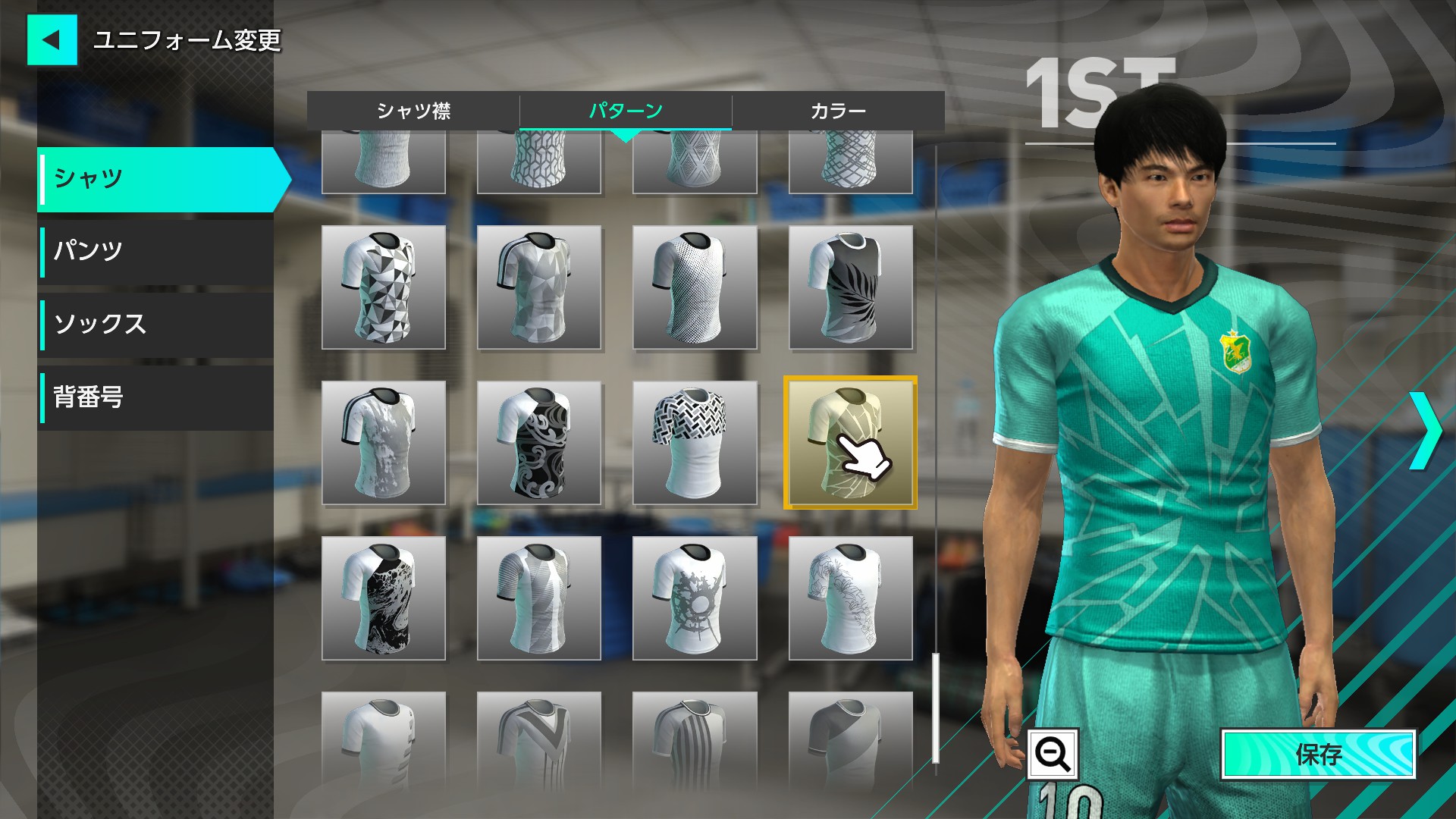
Task: Select the パターン tab
Action: coord(626,111)
